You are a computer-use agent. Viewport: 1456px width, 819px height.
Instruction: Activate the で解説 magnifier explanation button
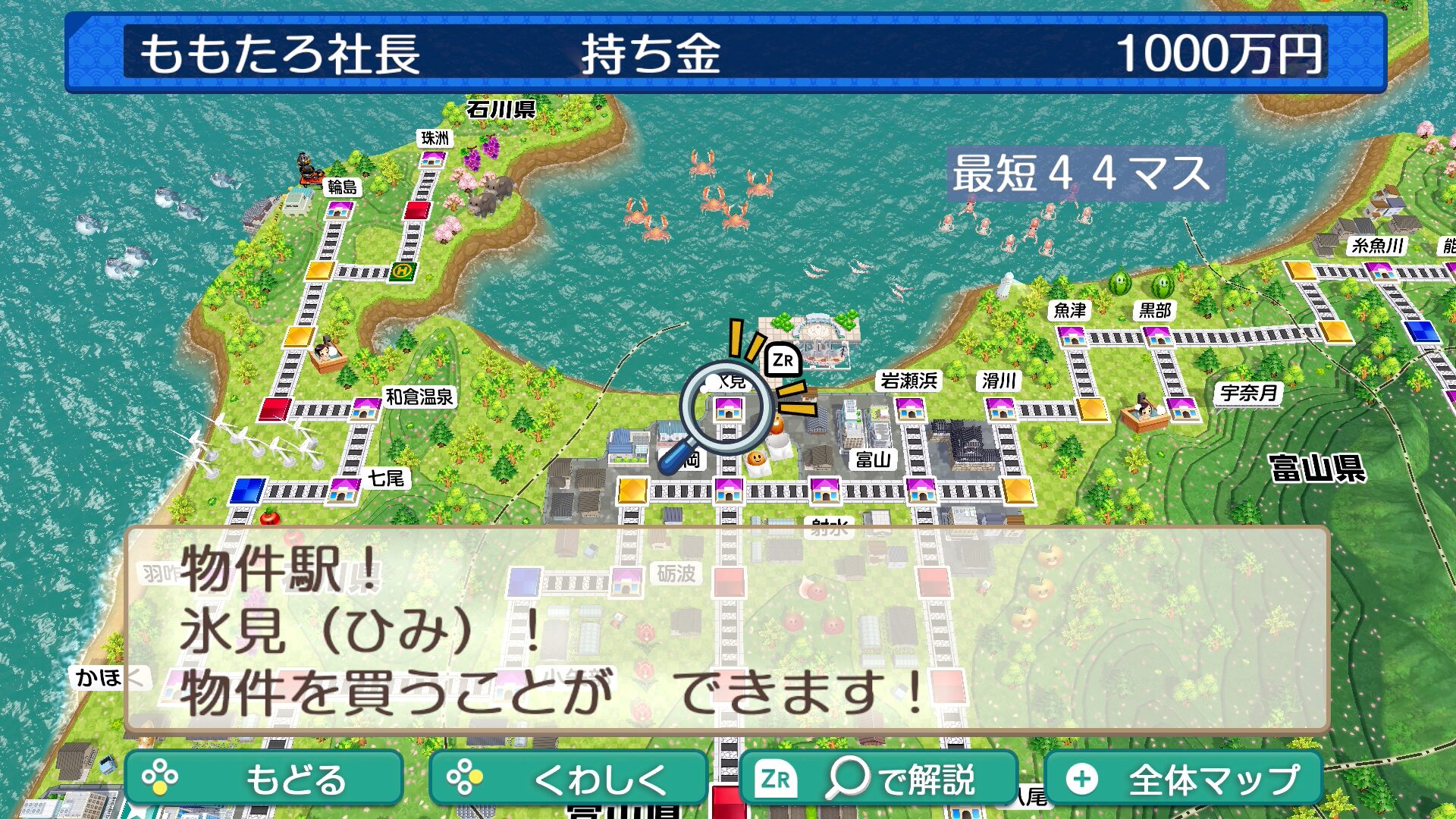point(878,778)
